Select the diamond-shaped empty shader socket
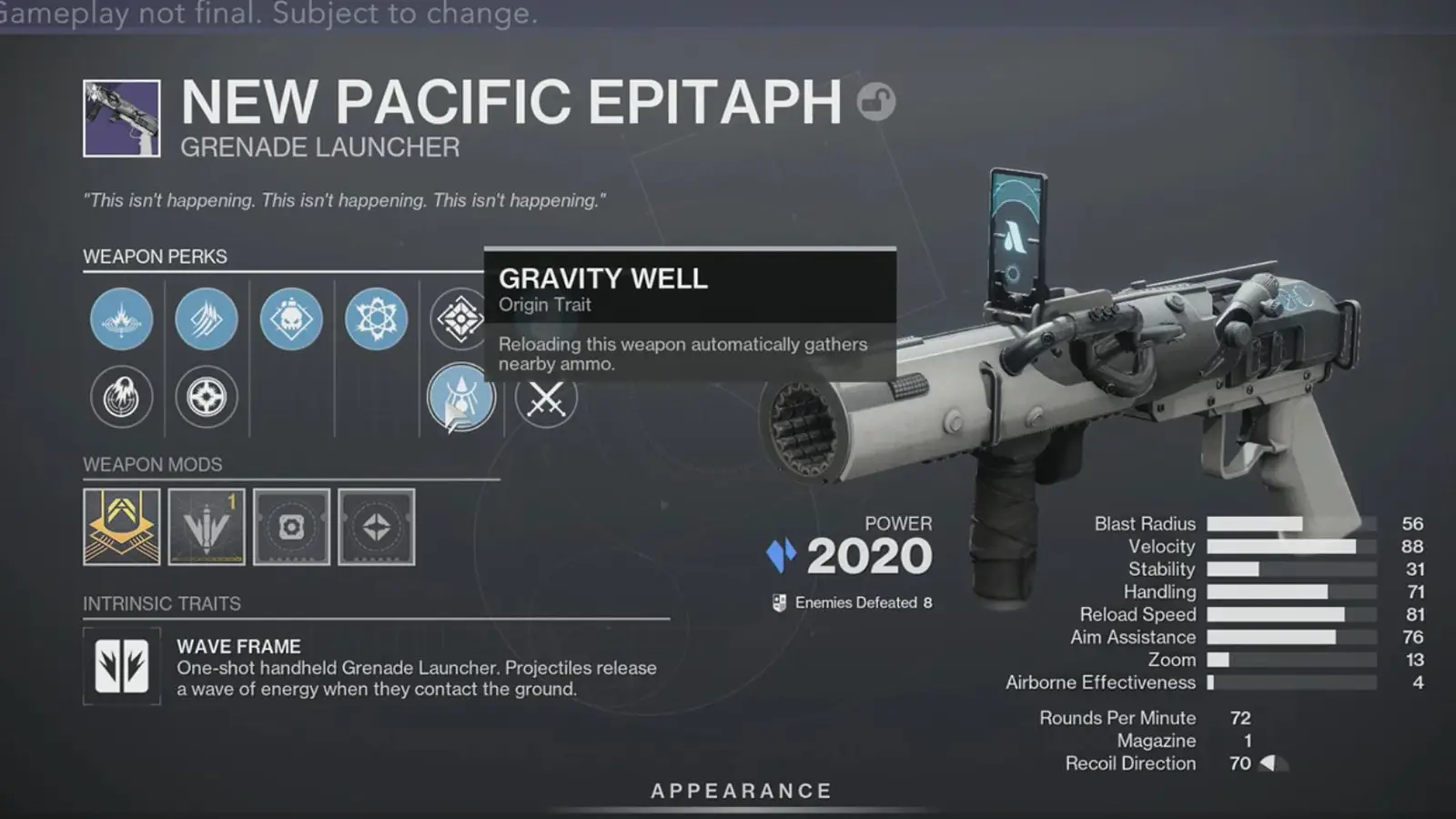This screenshot has width=1456, height=819. (x=376, y=527)
